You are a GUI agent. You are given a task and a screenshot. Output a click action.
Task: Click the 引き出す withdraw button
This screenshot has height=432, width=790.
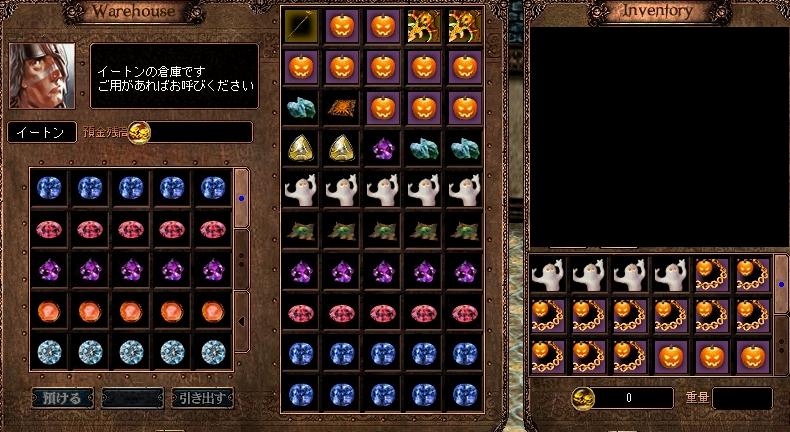point(202,397)
